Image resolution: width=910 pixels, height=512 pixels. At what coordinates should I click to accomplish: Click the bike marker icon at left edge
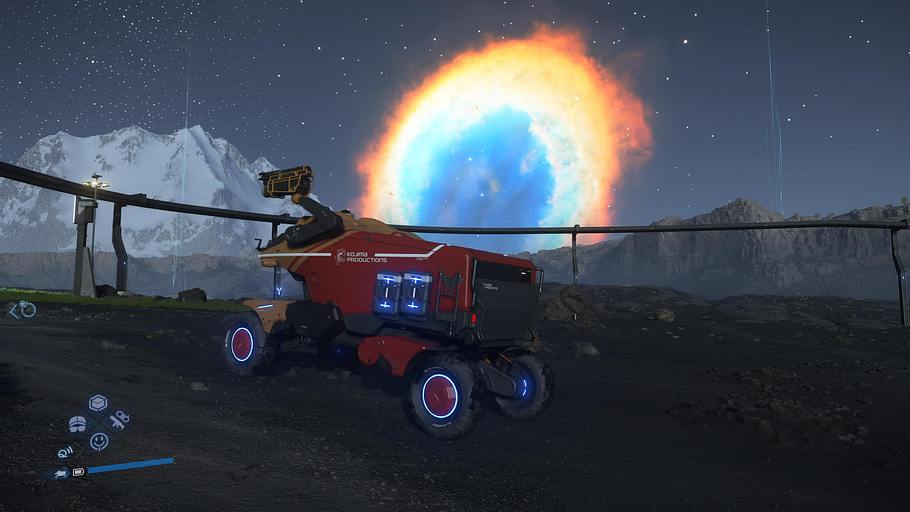click(x=22, y=310)
